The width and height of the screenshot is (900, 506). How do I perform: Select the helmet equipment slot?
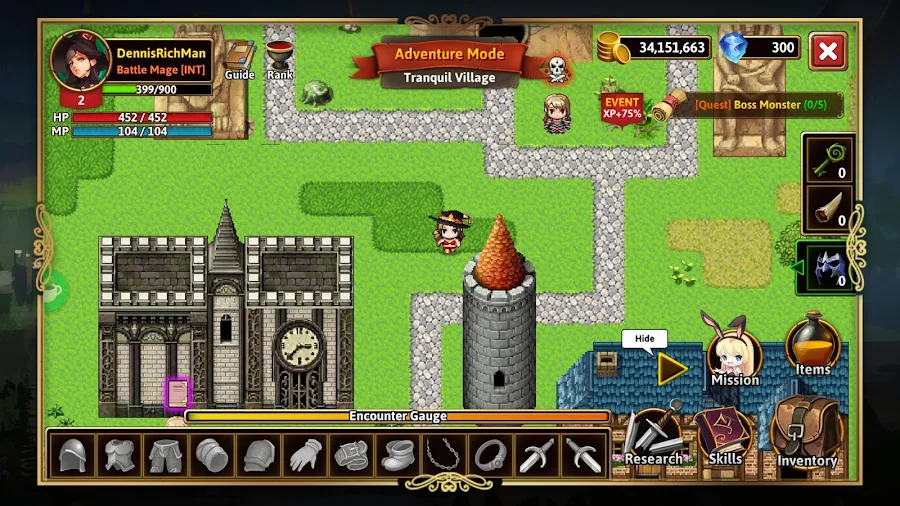70,455
